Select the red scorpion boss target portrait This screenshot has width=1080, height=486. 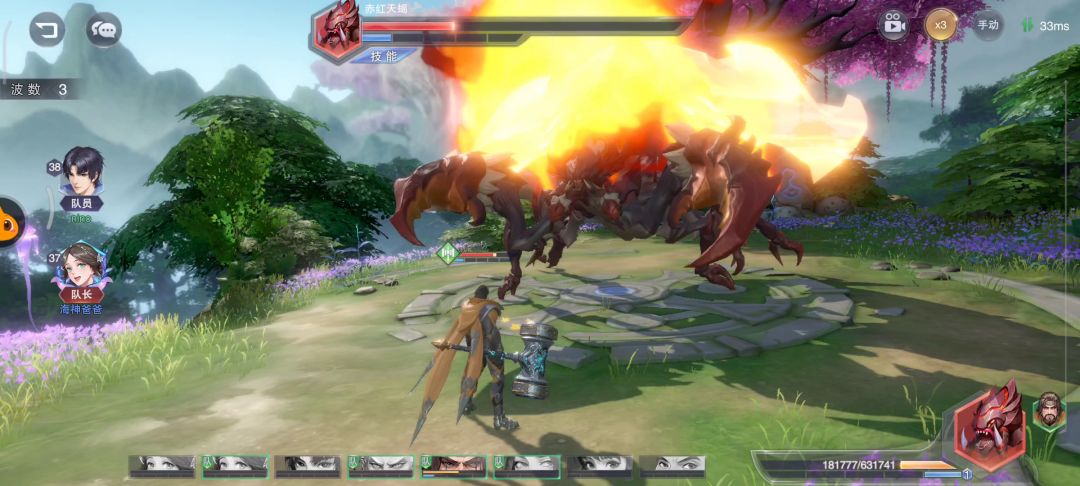(989, 425)
